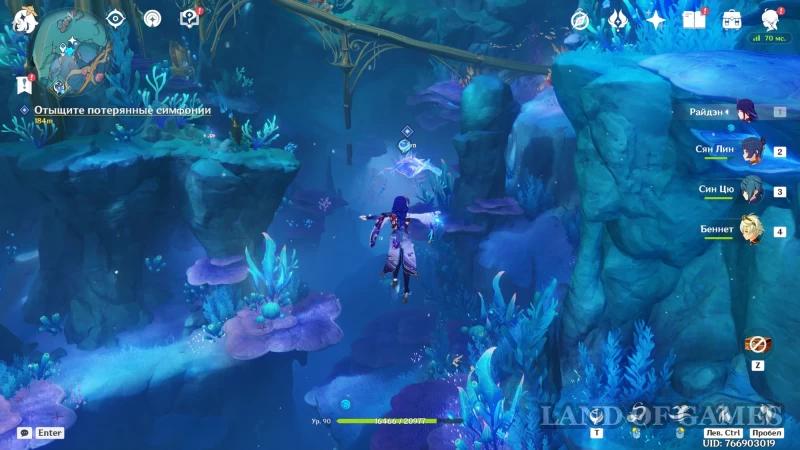This screenshot has width=800, height=450.
Task: Switch to party member Райдэн
Action: coord(747,111)
